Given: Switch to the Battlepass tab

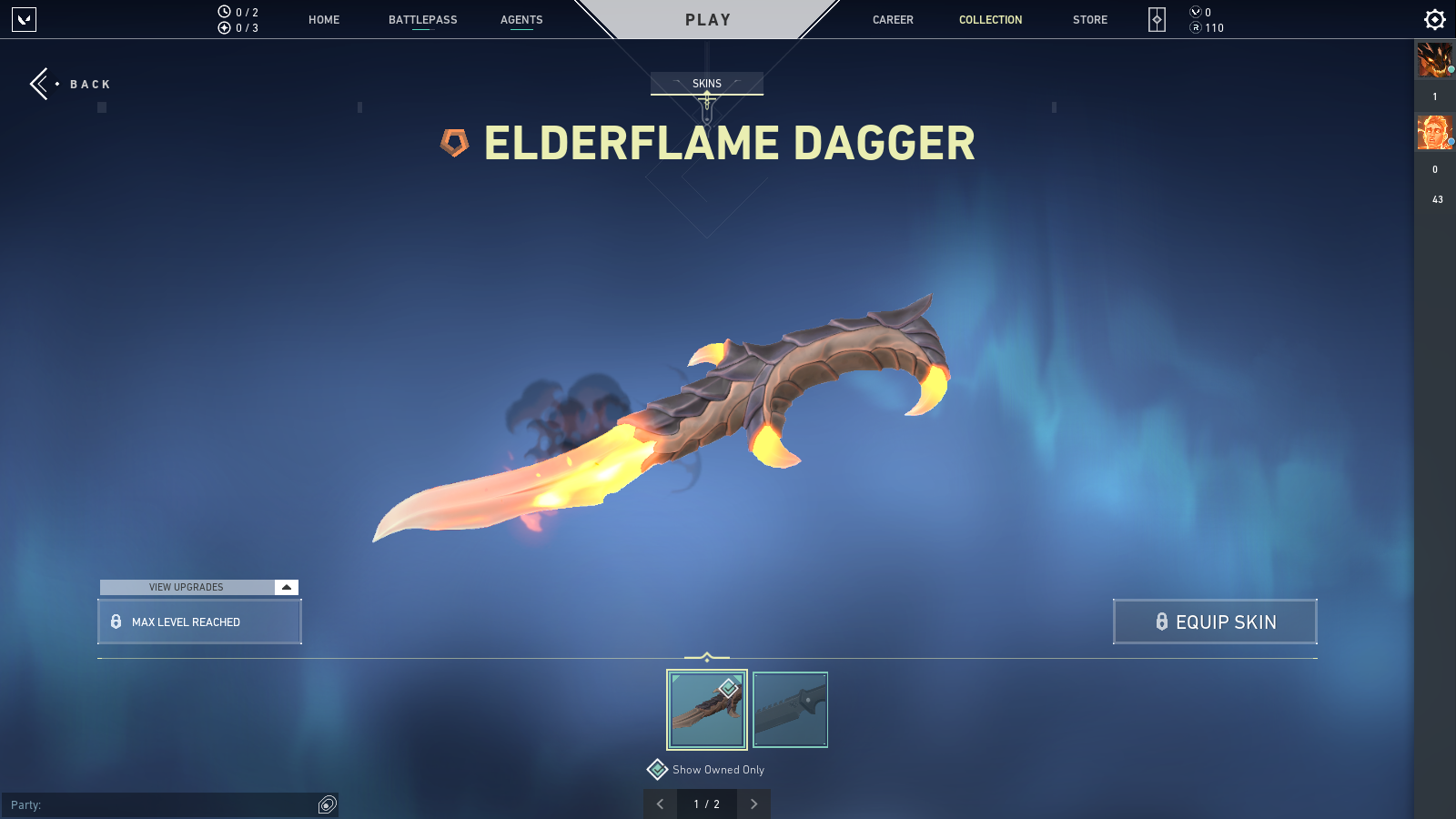Looking at the screenshot, I should click(421, 19).
